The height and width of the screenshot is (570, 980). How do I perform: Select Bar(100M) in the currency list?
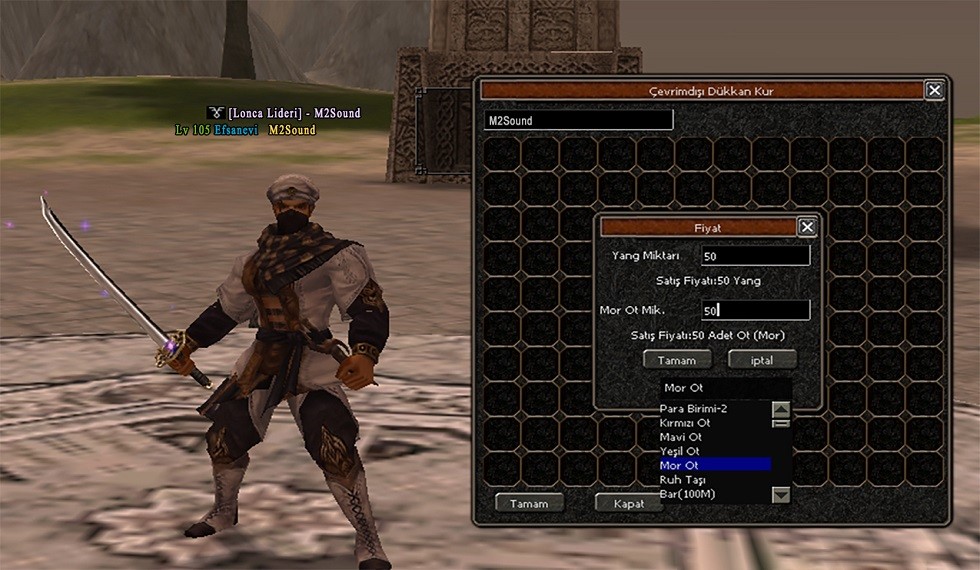[686, 494]
